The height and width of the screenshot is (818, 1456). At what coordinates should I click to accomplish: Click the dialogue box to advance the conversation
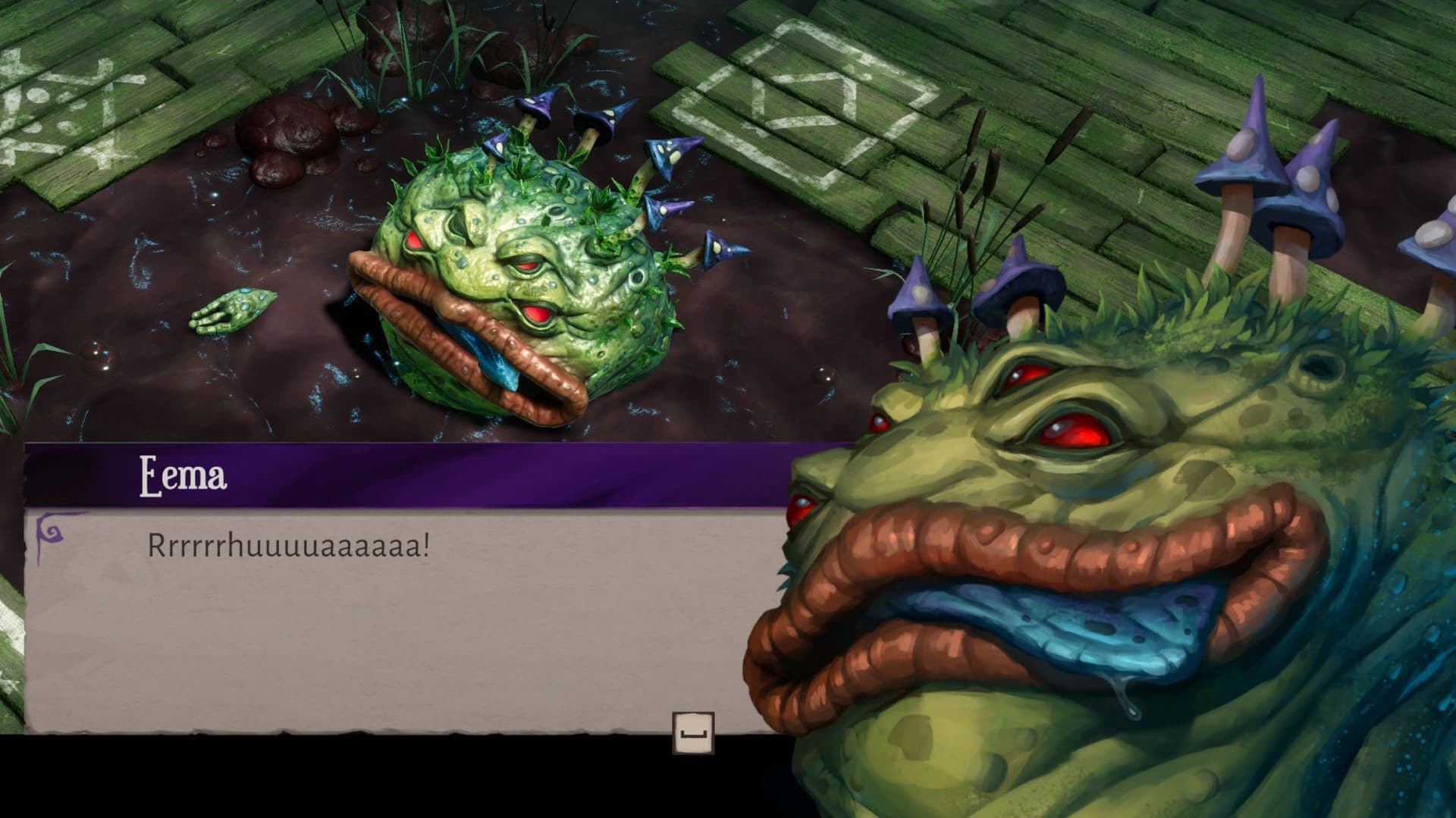379,622
